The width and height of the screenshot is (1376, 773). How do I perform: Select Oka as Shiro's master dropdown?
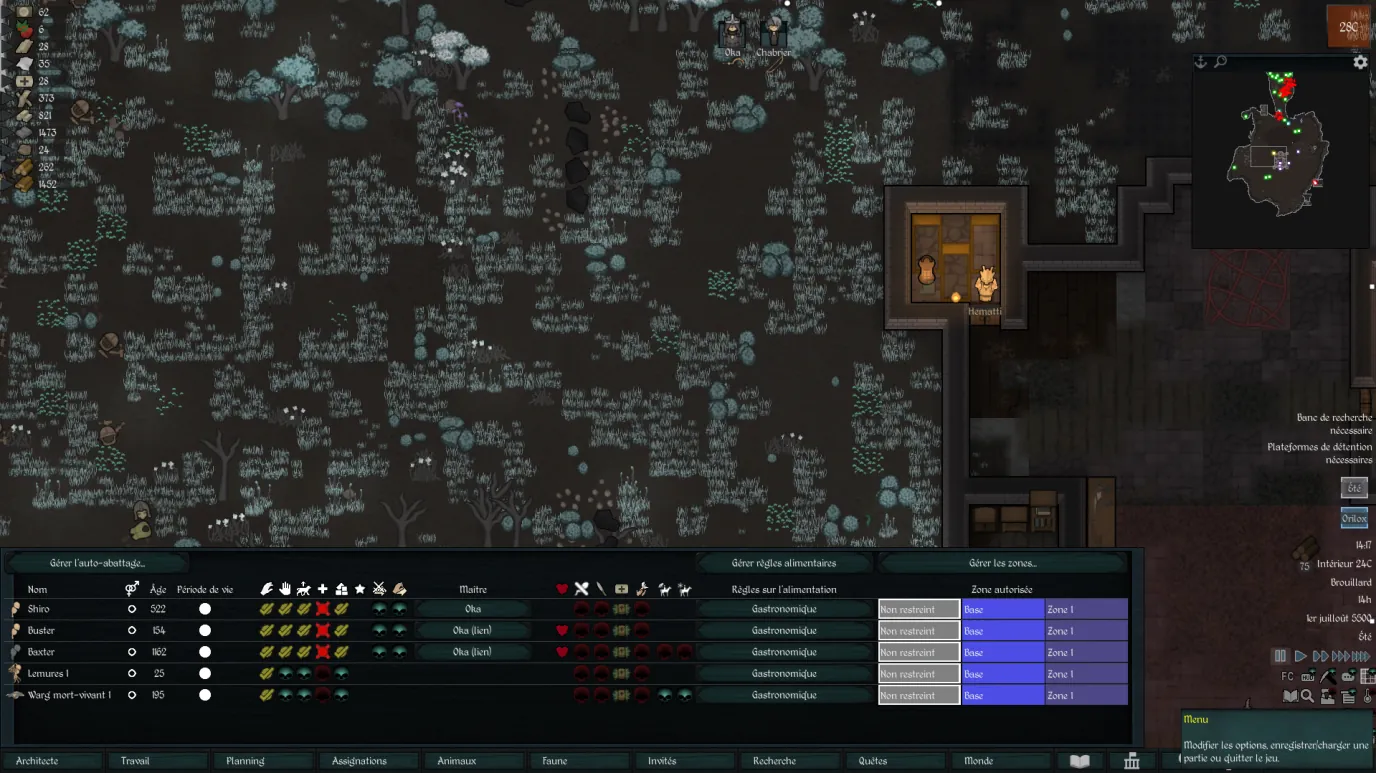pyautogui.click(x=473, y=609)
